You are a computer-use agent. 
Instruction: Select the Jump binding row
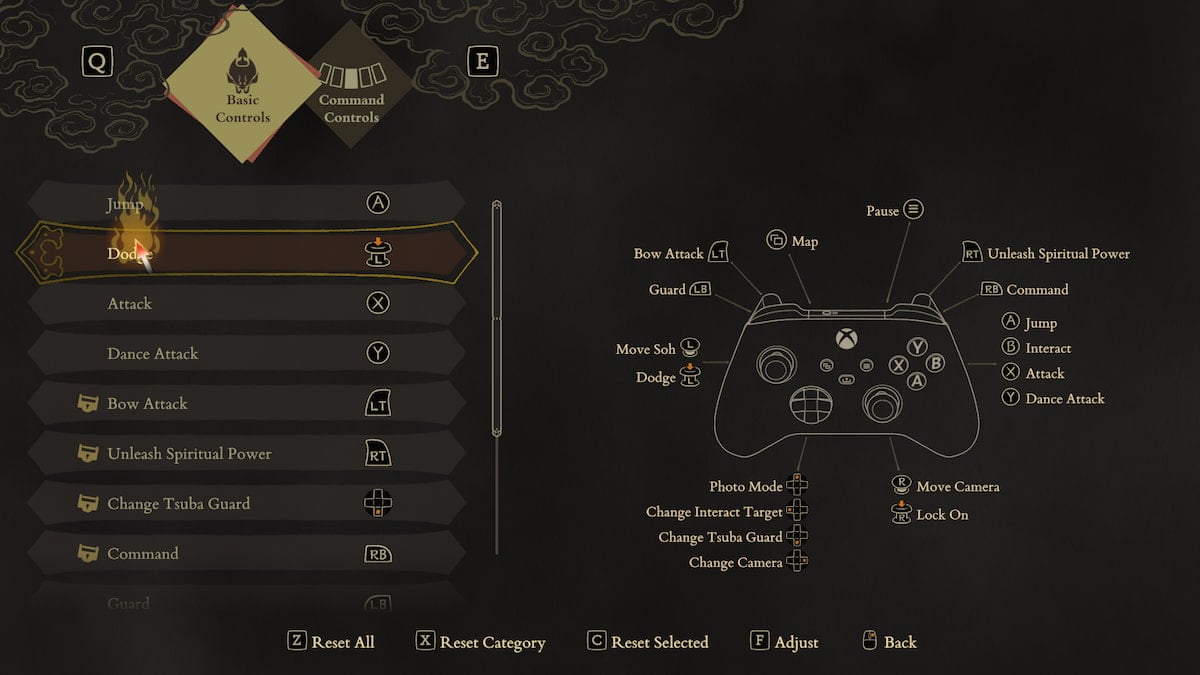[247, 203]
